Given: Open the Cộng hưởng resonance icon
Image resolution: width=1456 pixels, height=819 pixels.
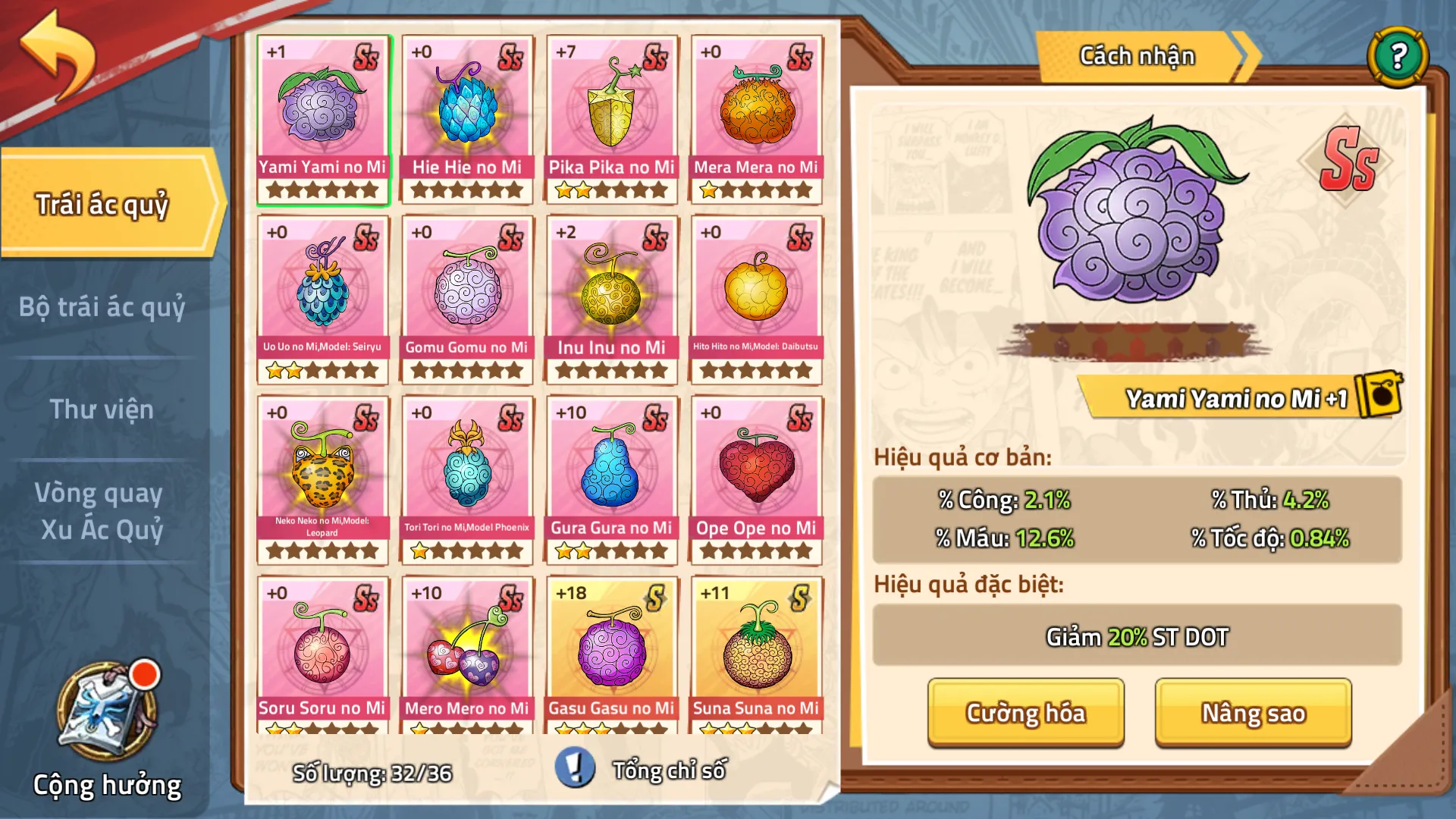Looking at the screenshot, I should (x=108, y=713).
